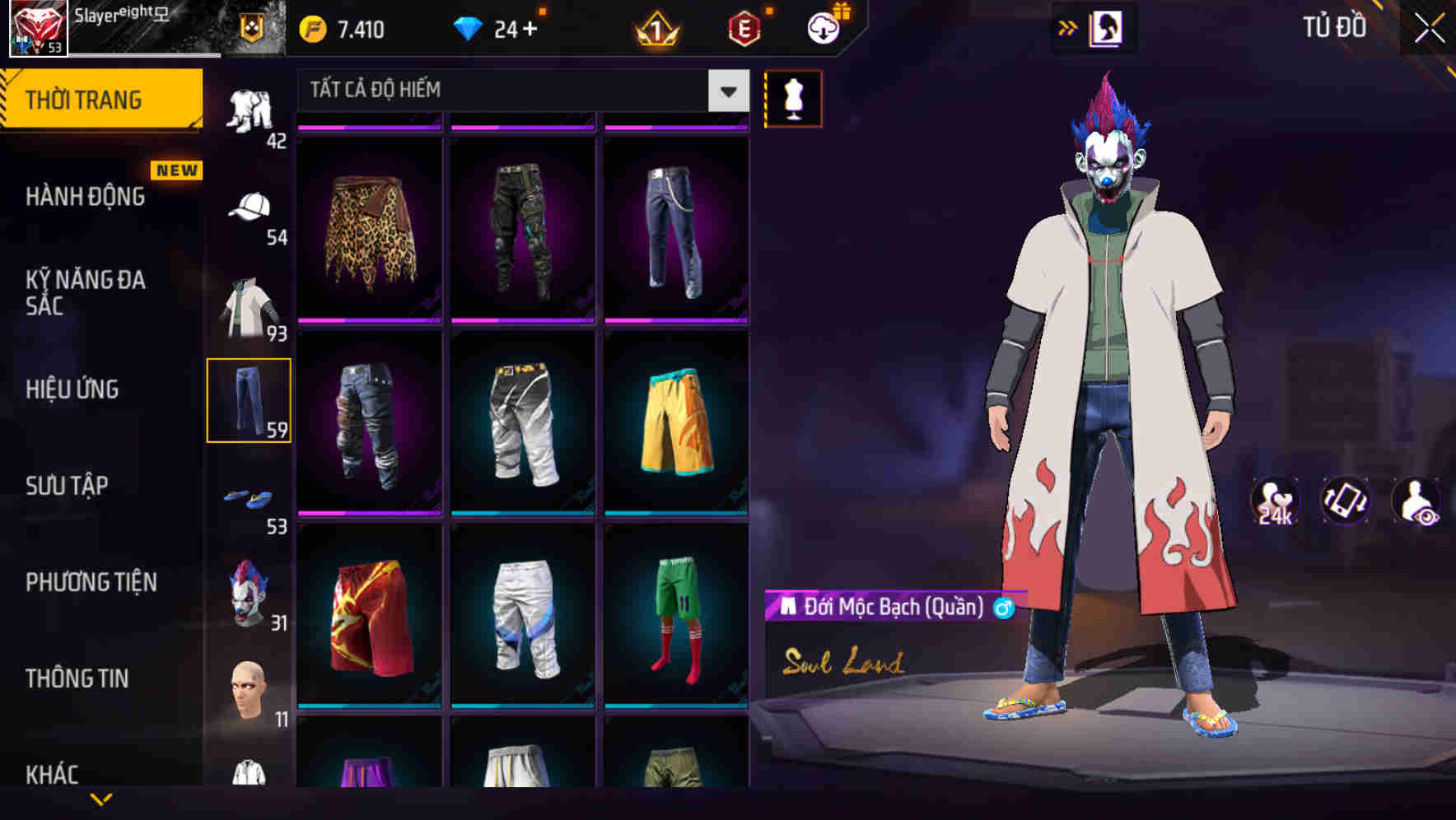This screenshot has width=1456, height=820.
Task: Open the red E badge icon
Action: coord(741,27)
